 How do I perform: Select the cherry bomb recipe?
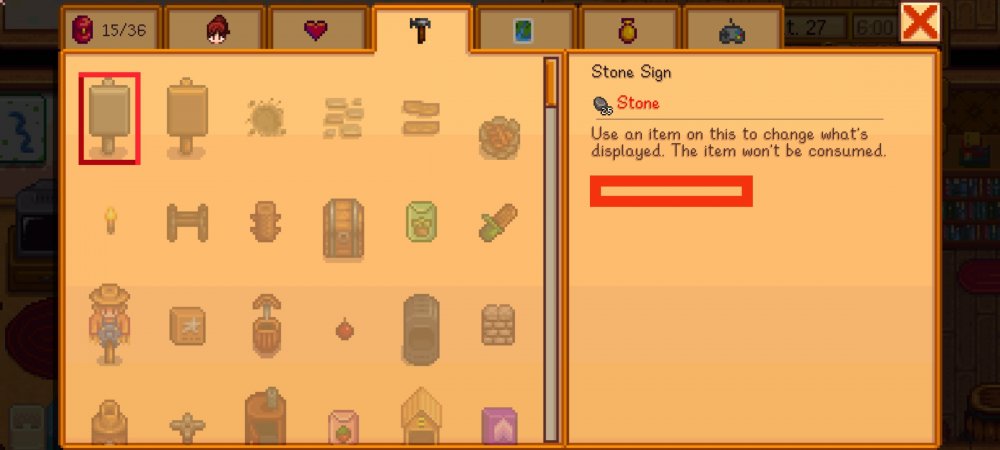pos(343,327)
